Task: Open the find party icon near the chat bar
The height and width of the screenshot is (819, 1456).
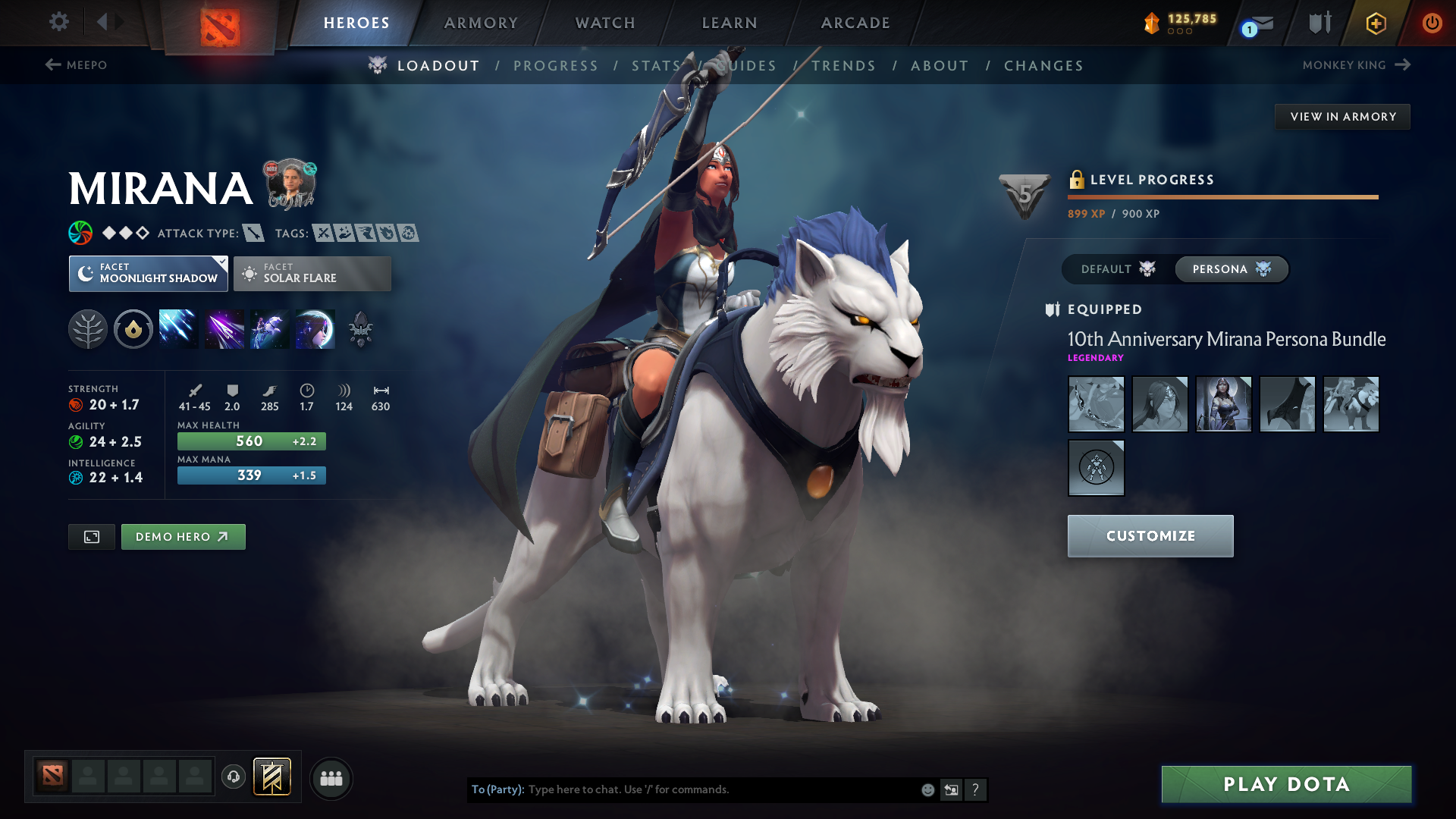Action: point(331,778)
